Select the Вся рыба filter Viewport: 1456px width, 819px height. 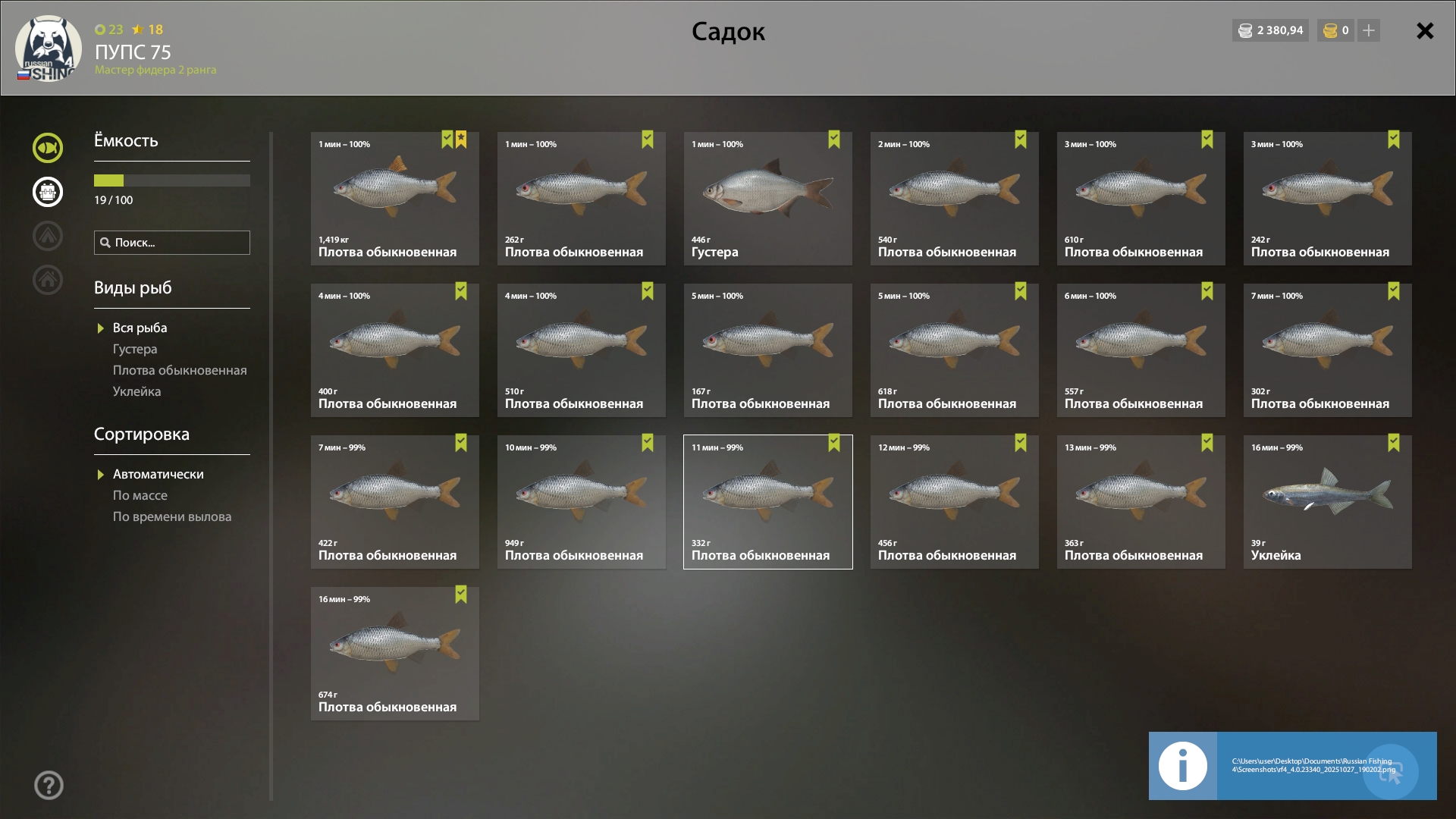click(x=140, y=328)
